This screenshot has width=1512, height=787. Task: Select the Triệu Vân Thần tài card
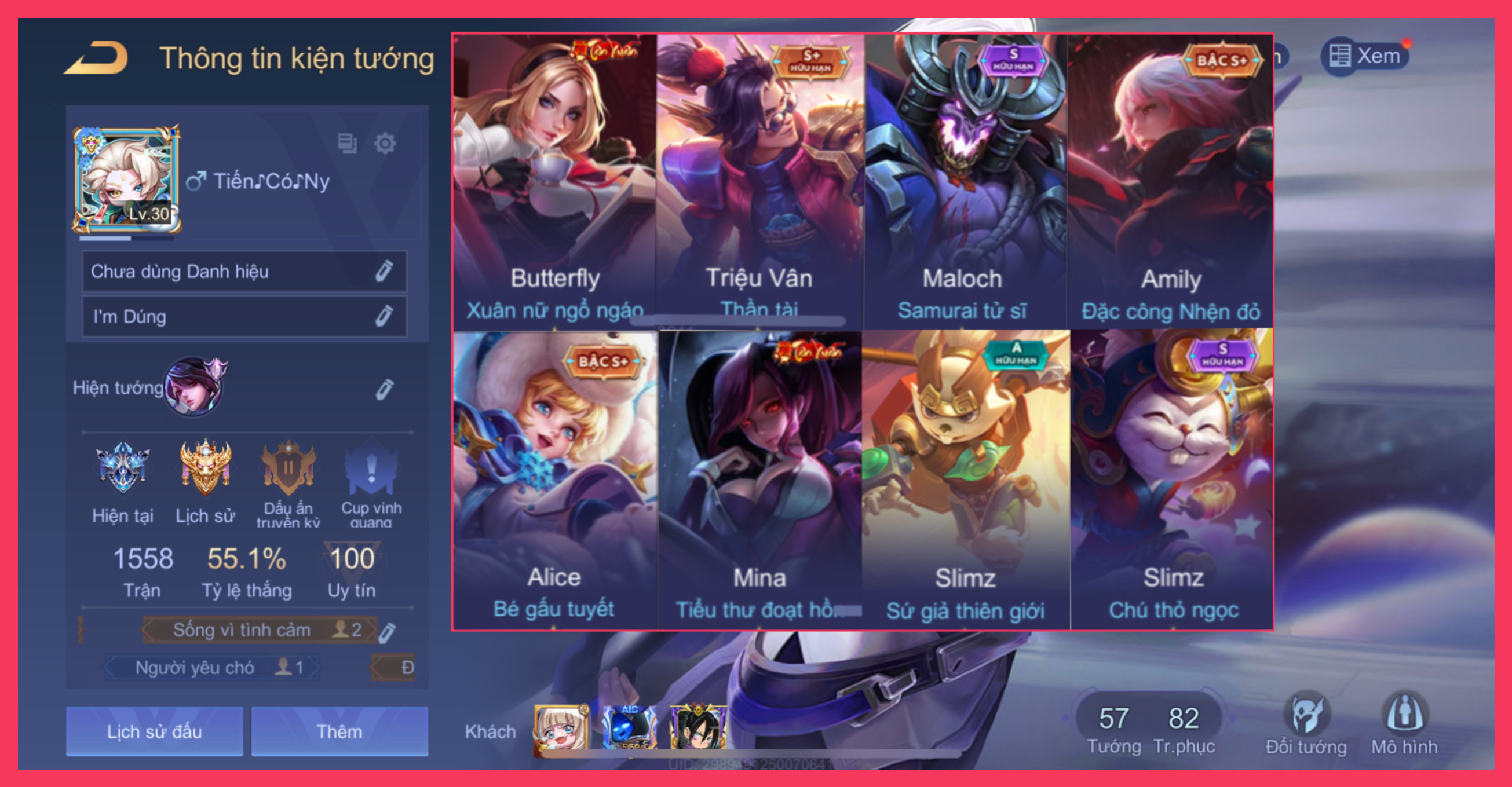[759, 182]
